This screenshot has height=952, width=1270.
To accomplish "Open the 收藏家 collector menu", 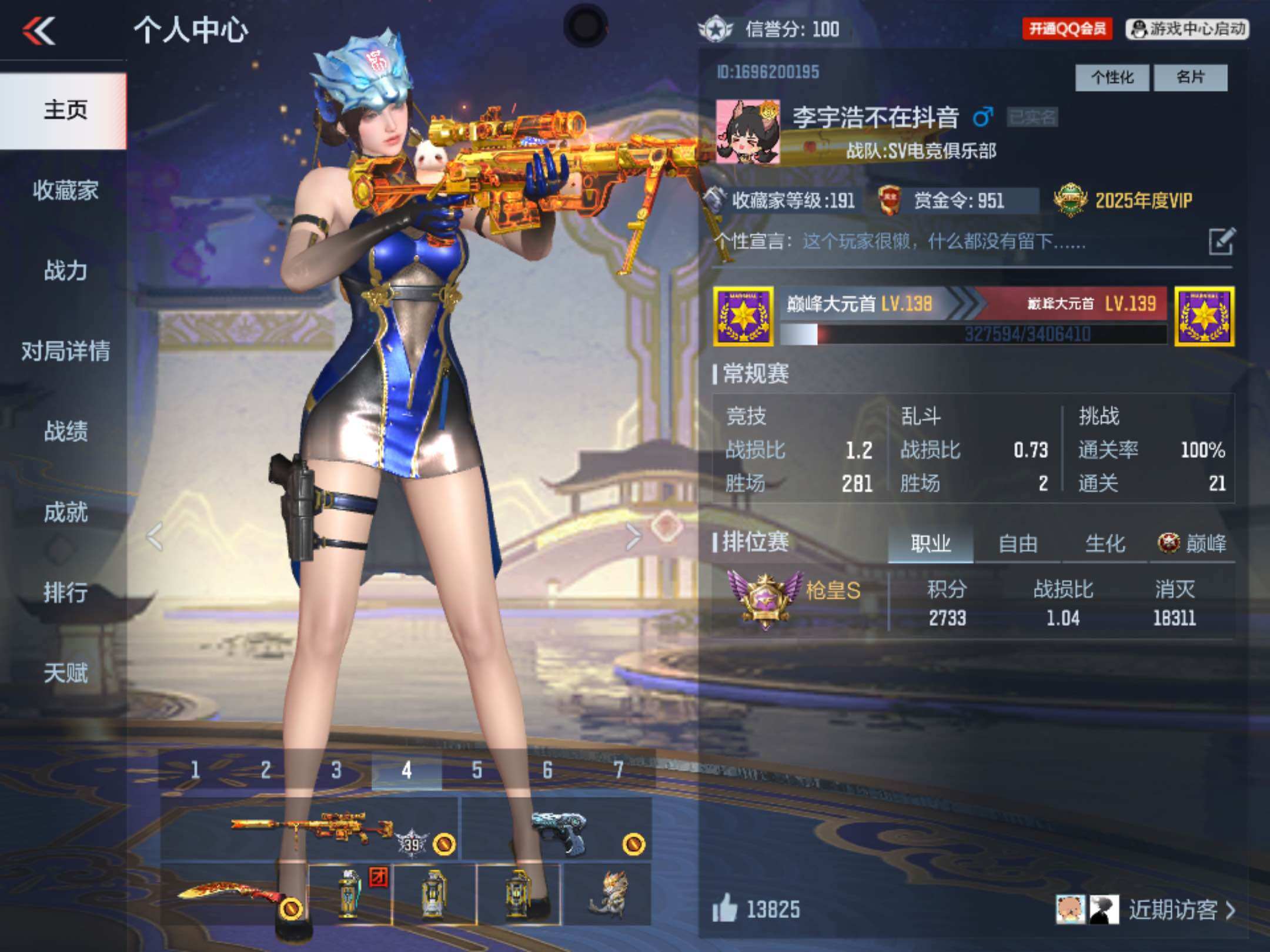I will pyautogui.click(x=65, y=190).
